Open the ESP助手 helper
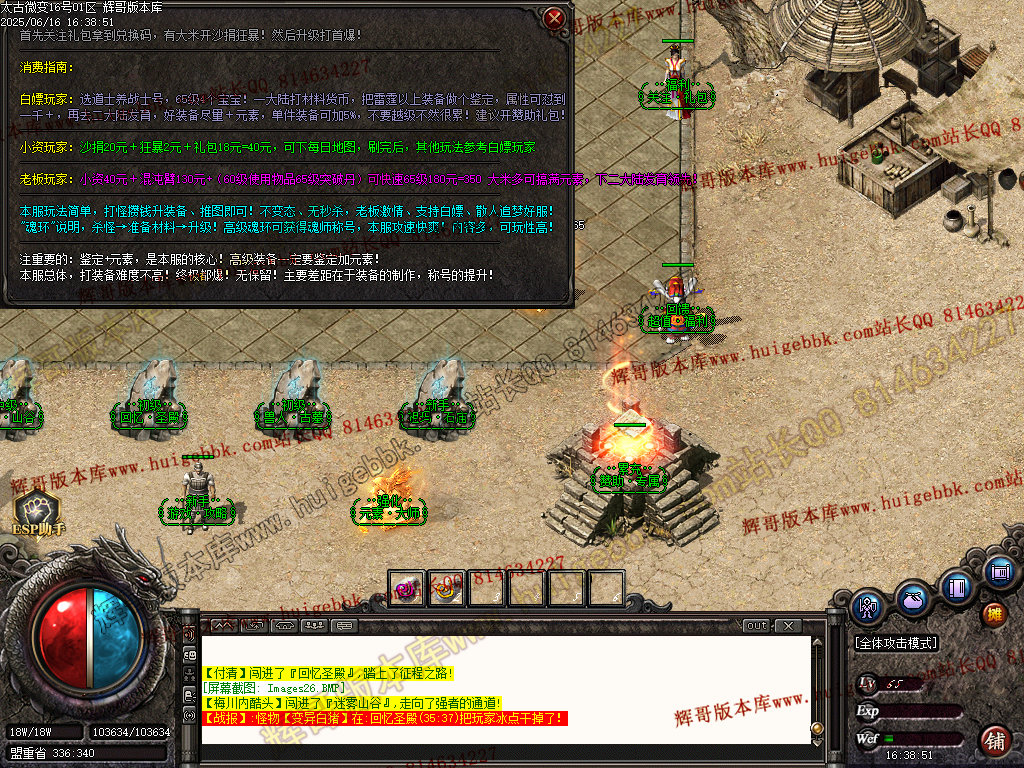 tap(37, 511)
